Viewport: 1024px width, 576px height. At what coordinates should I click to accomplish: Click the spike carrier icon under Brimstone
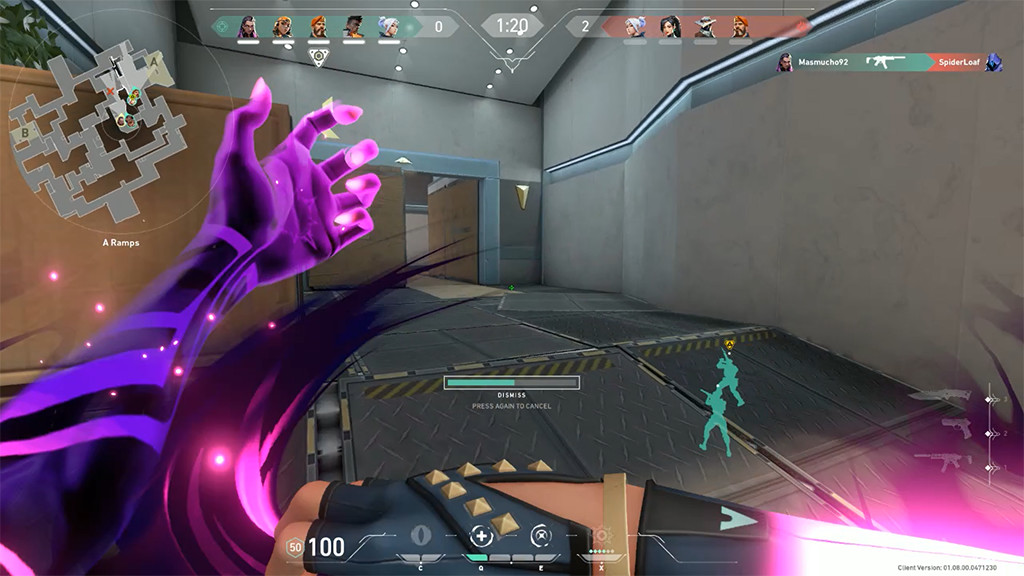[x=318, y=56]
